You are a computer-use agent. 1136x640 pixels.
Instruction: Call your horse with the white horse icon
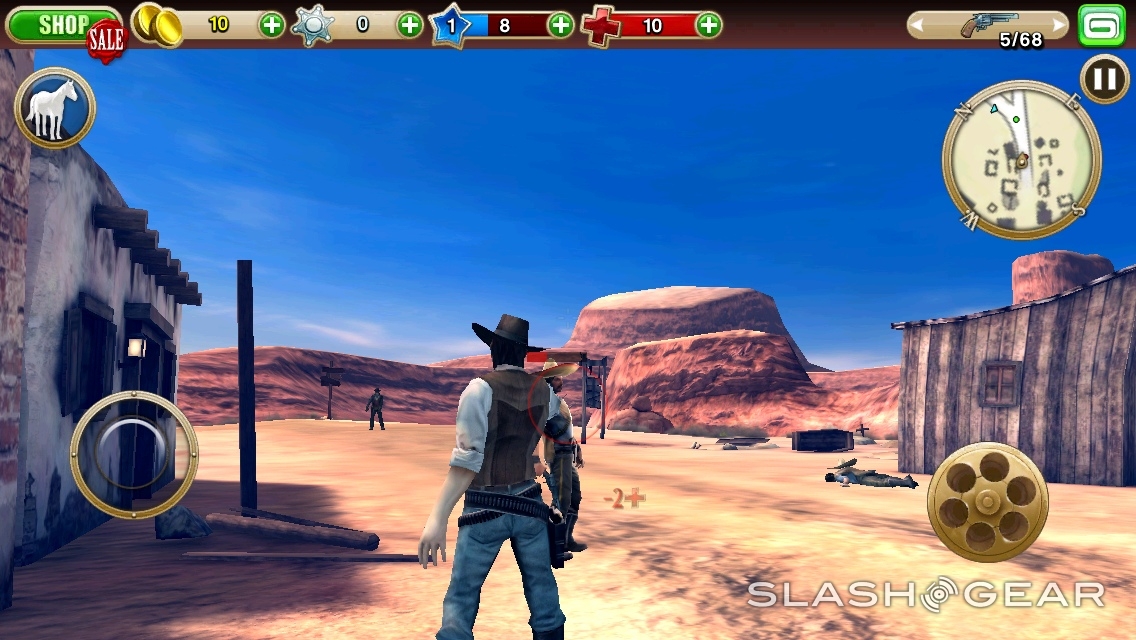(55, 108)
